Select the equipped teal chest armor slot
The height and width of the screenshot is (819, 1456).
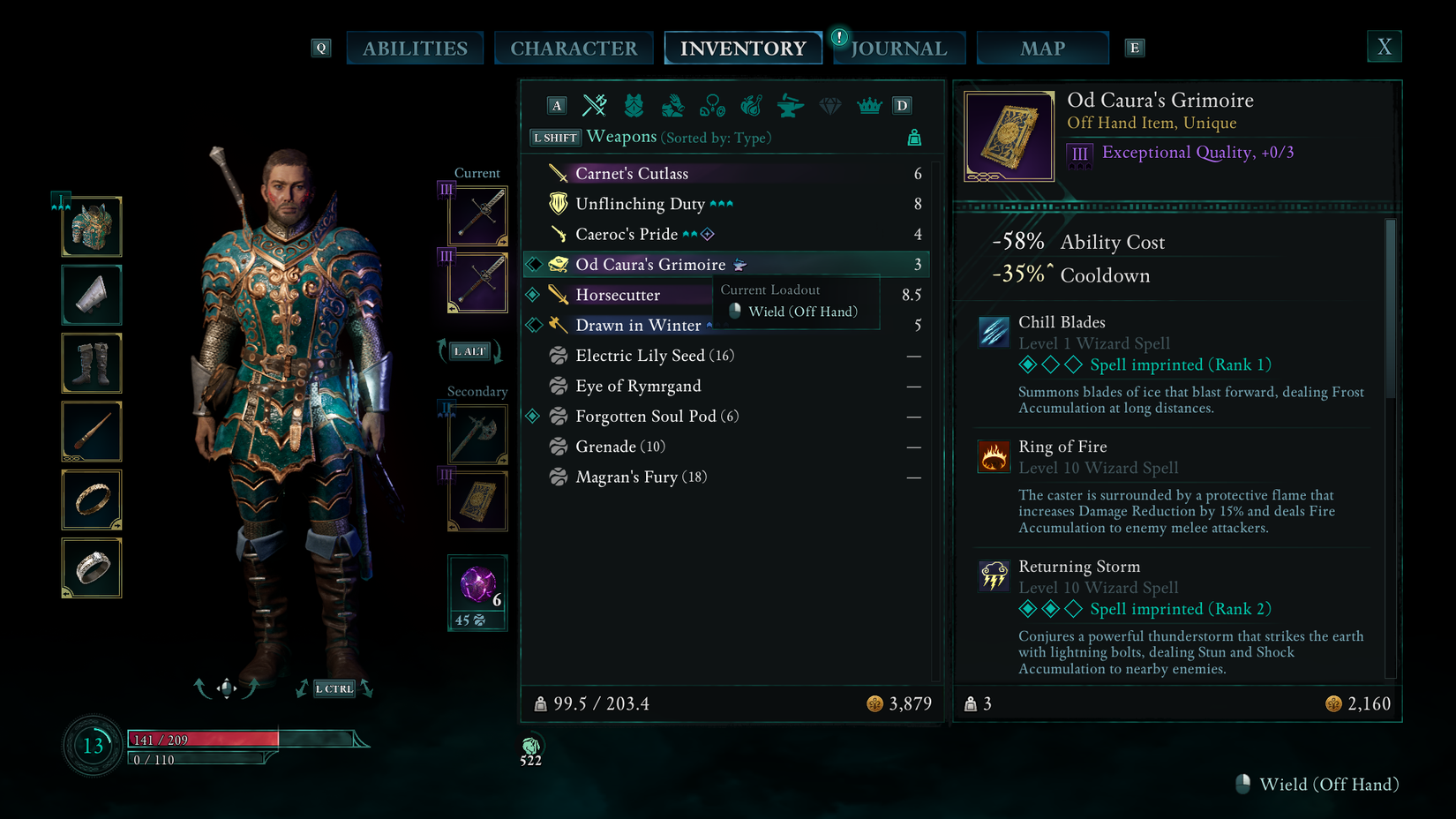click(92, 227)
